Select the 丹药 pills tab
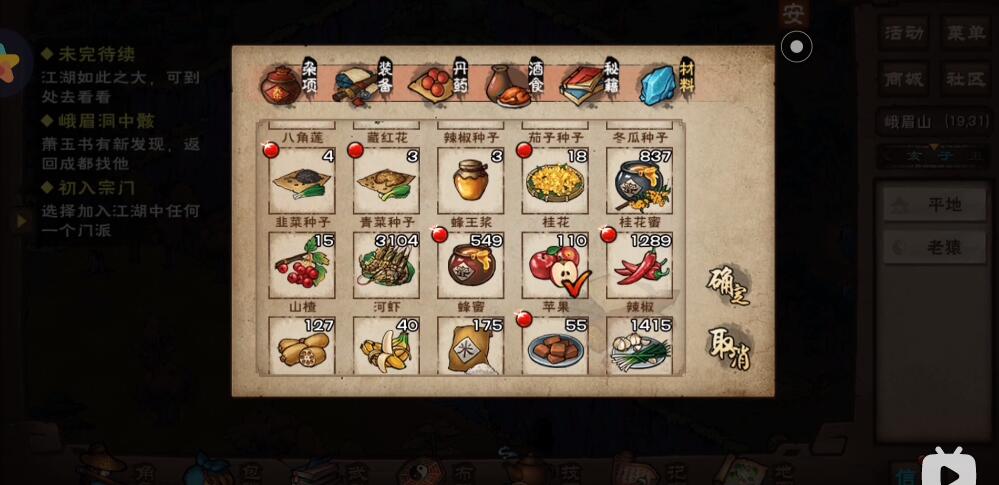 440,83
